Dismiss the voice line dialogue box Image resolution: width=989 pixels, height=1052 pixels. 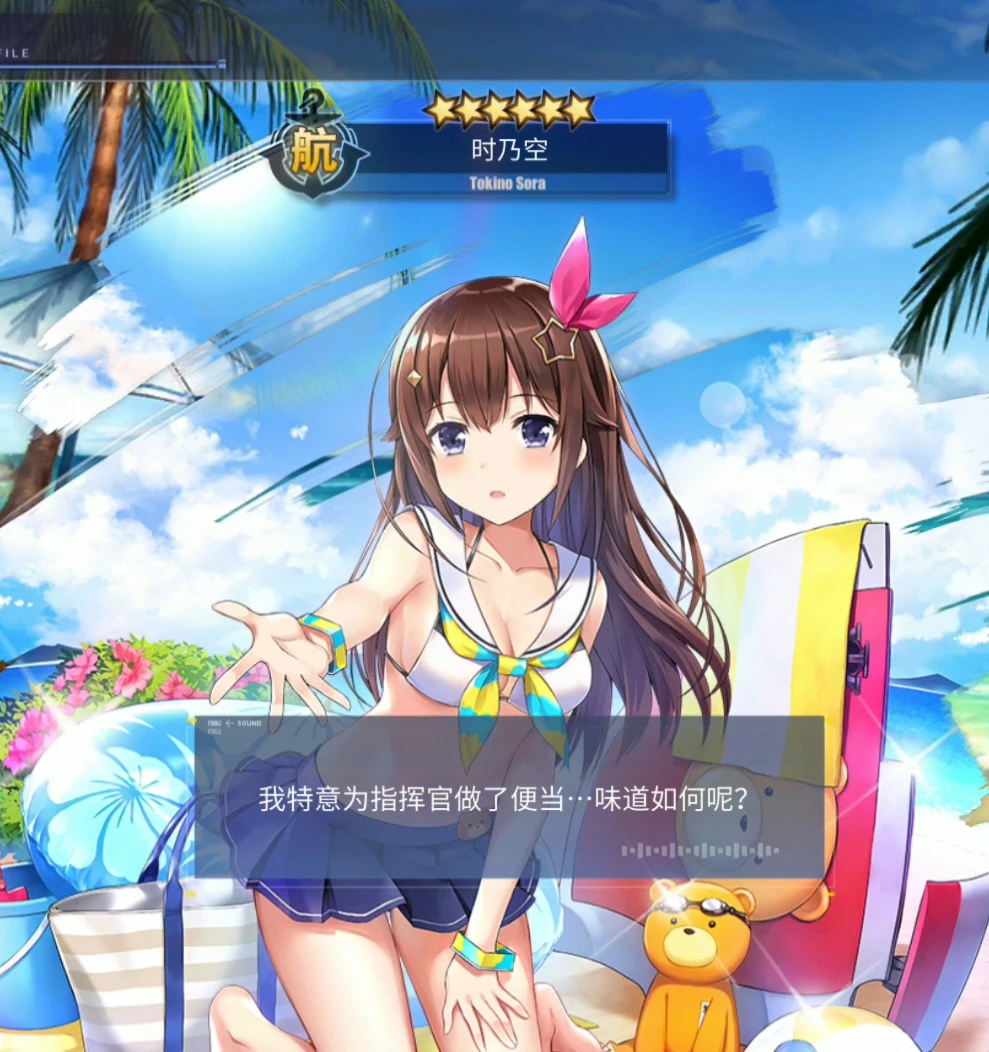[509, 797]
